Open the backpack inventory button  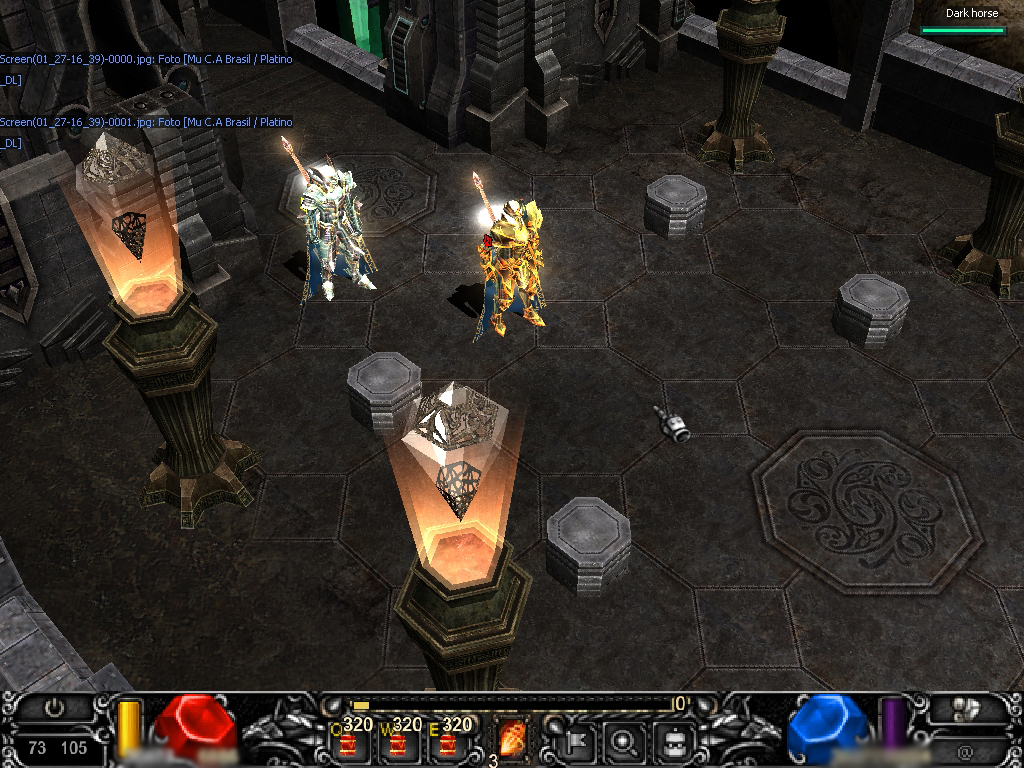[x=674, y=742]
